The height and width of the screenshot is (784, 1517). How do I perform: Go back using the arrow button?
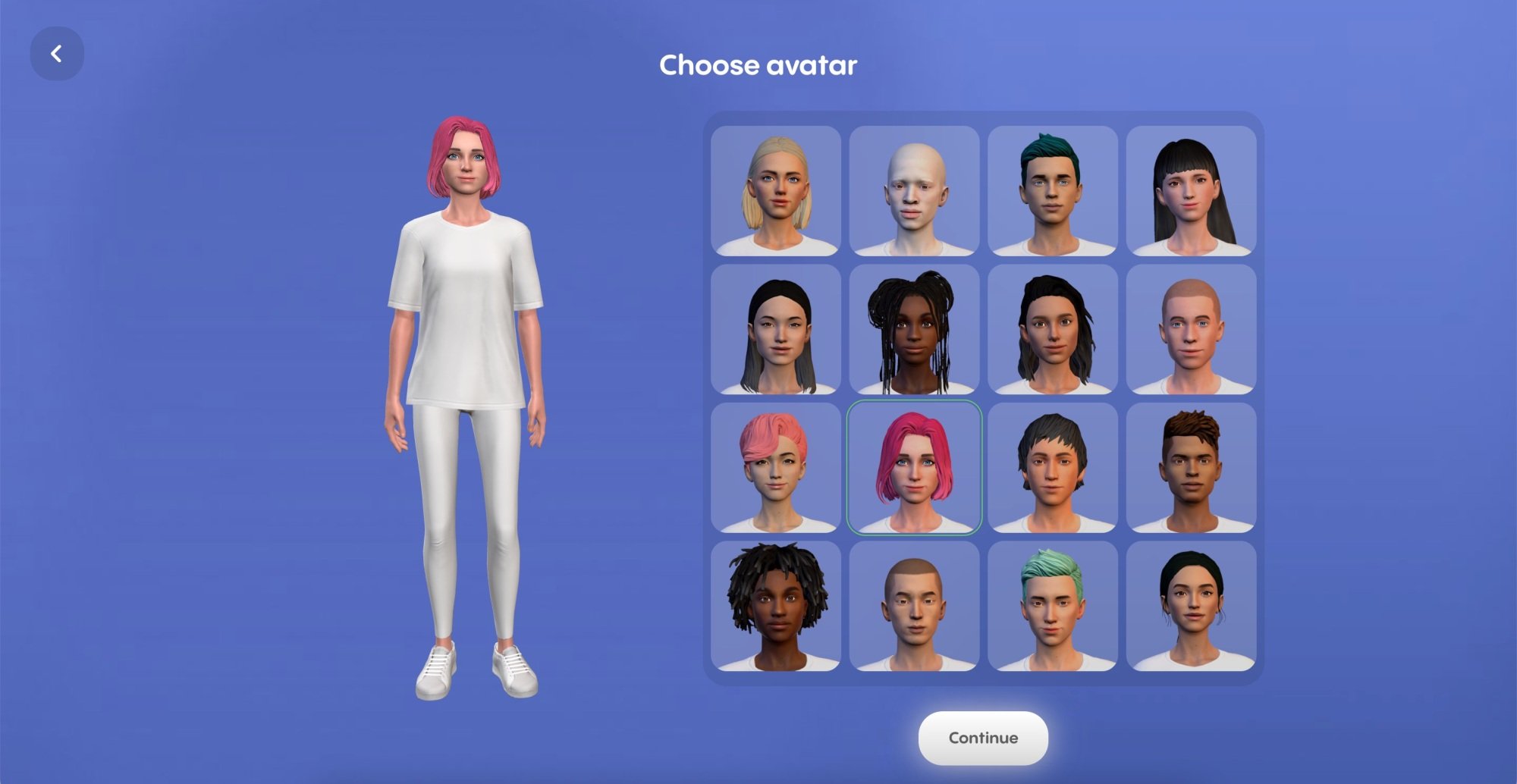57,53
